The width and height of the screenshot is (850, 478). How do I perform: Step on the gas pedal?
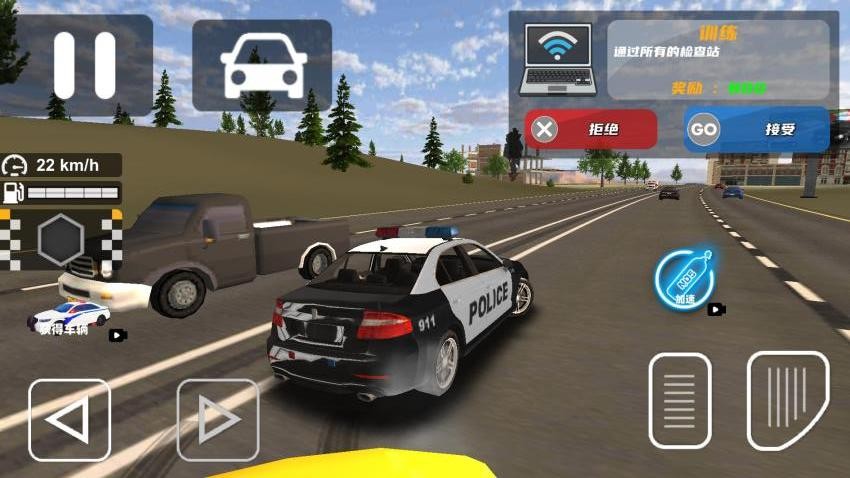(788, 400)
